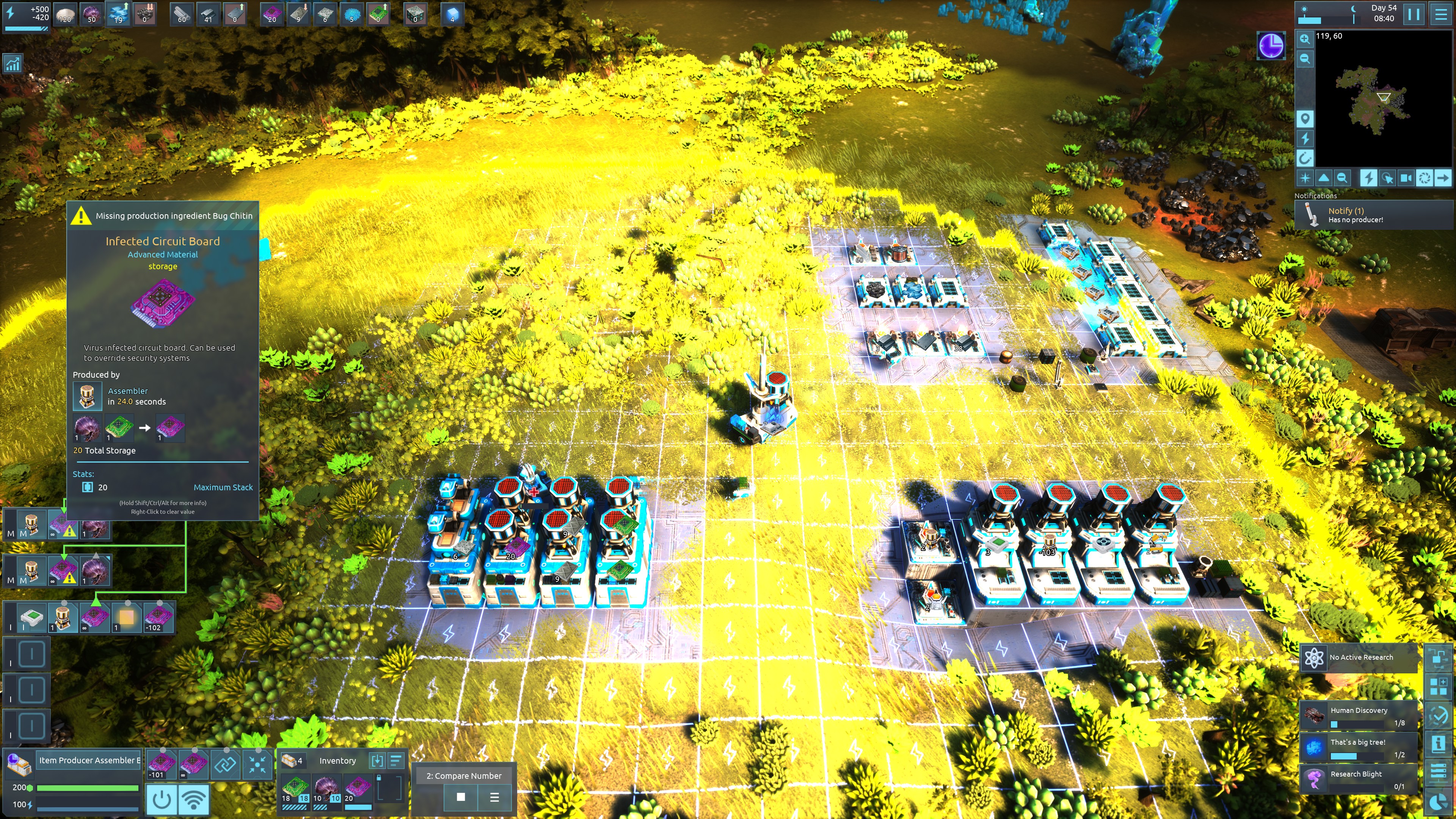Viewport: 1456px width, 819px height.
Task: Toggle the video camera button under minimap
Action: (1406, 179)
